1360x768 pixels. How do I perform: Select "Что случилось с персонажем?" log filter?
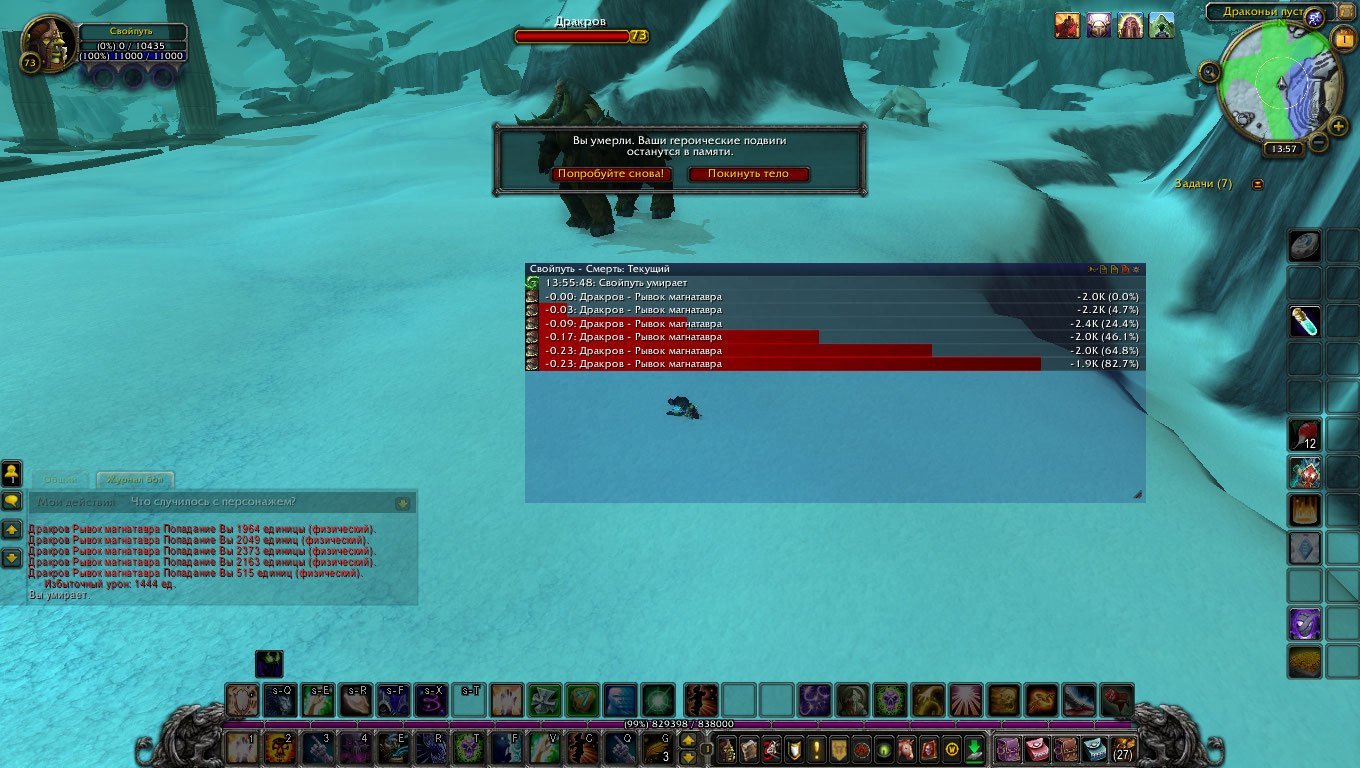click(213, 502)
